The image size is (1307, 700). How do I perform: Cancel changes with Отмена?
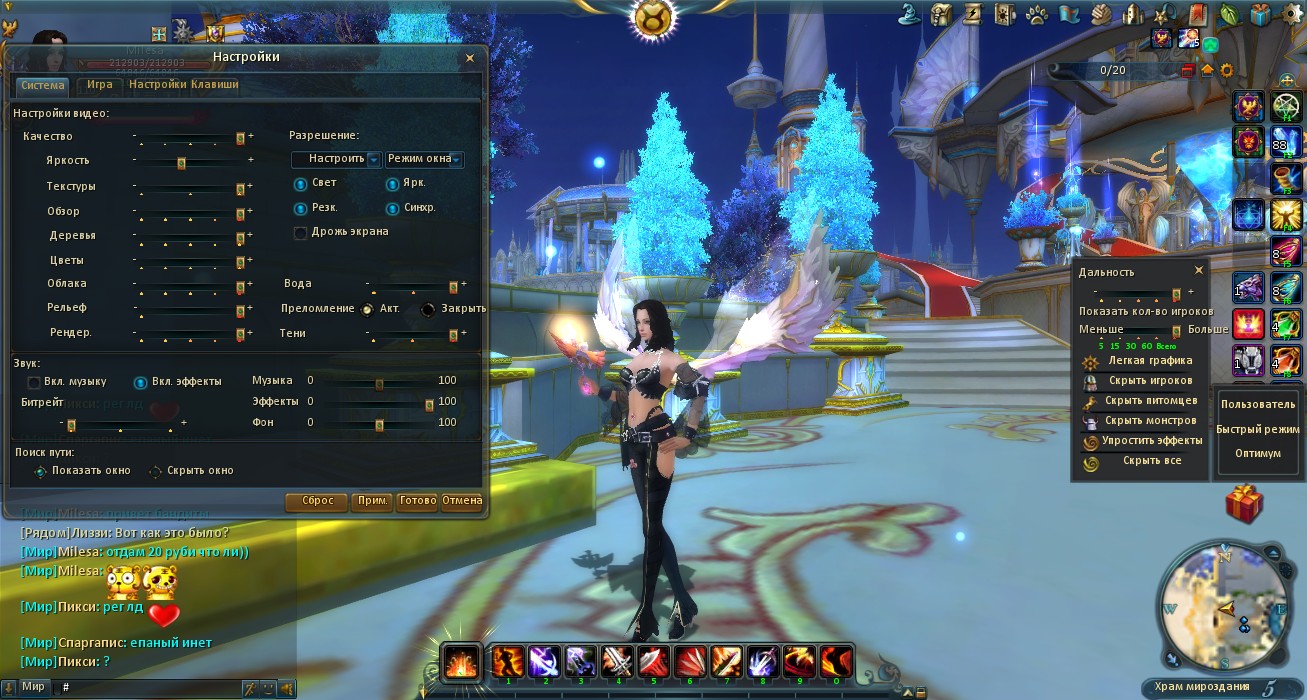[462, 501]
